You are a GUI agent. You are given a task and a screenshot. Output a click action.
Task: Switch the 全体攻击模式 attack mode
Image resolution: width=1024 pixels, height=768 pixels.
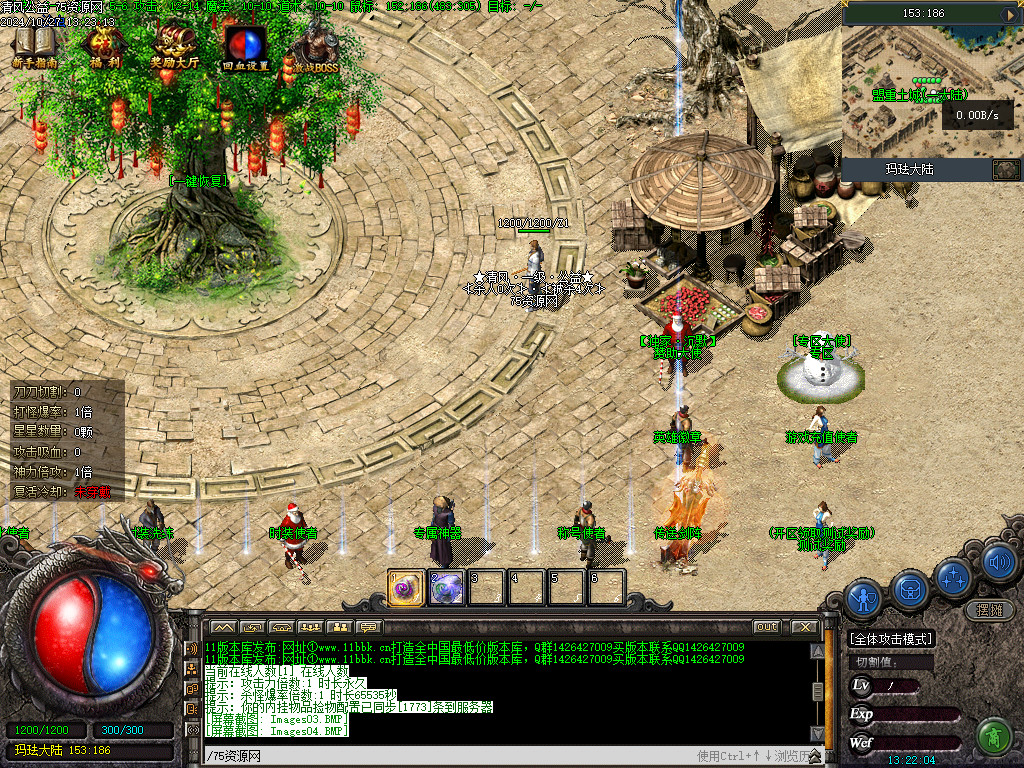pyautogui.click(x=891, y=639)
